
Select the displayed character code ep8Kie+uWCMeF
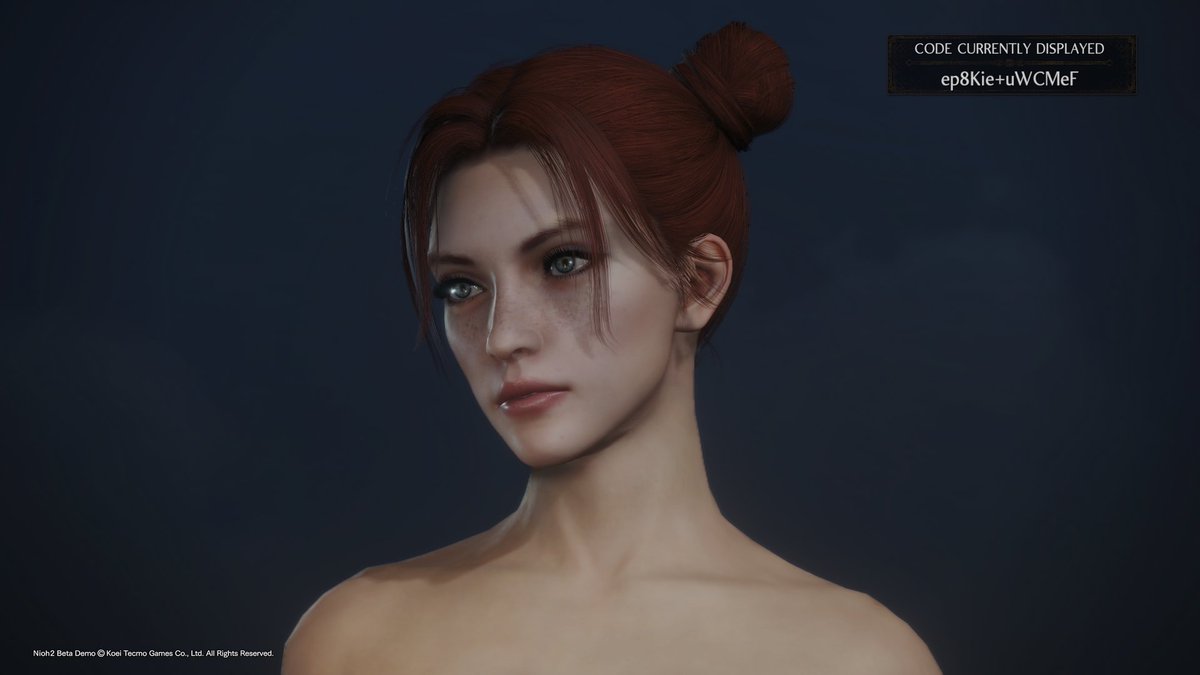click(1010, 77)
